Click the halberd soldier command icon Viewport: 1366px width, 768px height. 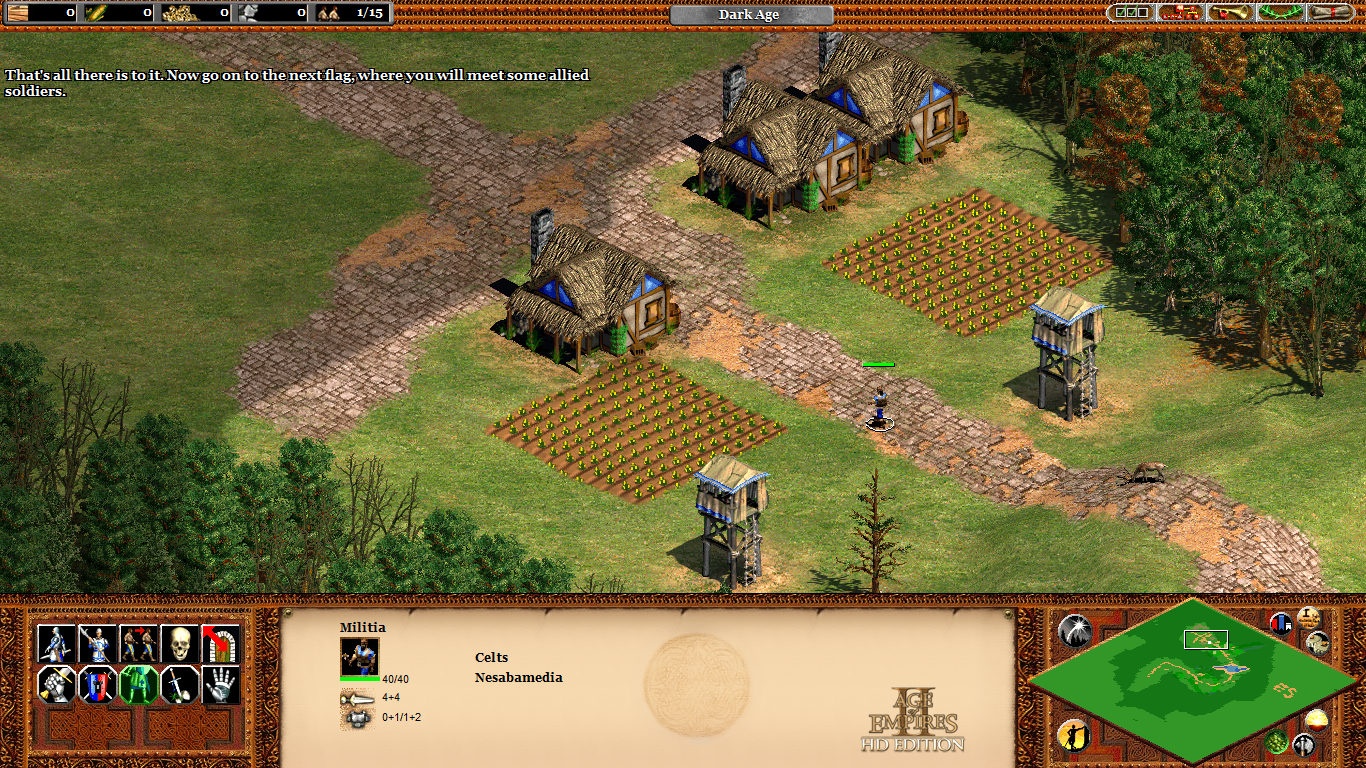(x=98, y=644)
